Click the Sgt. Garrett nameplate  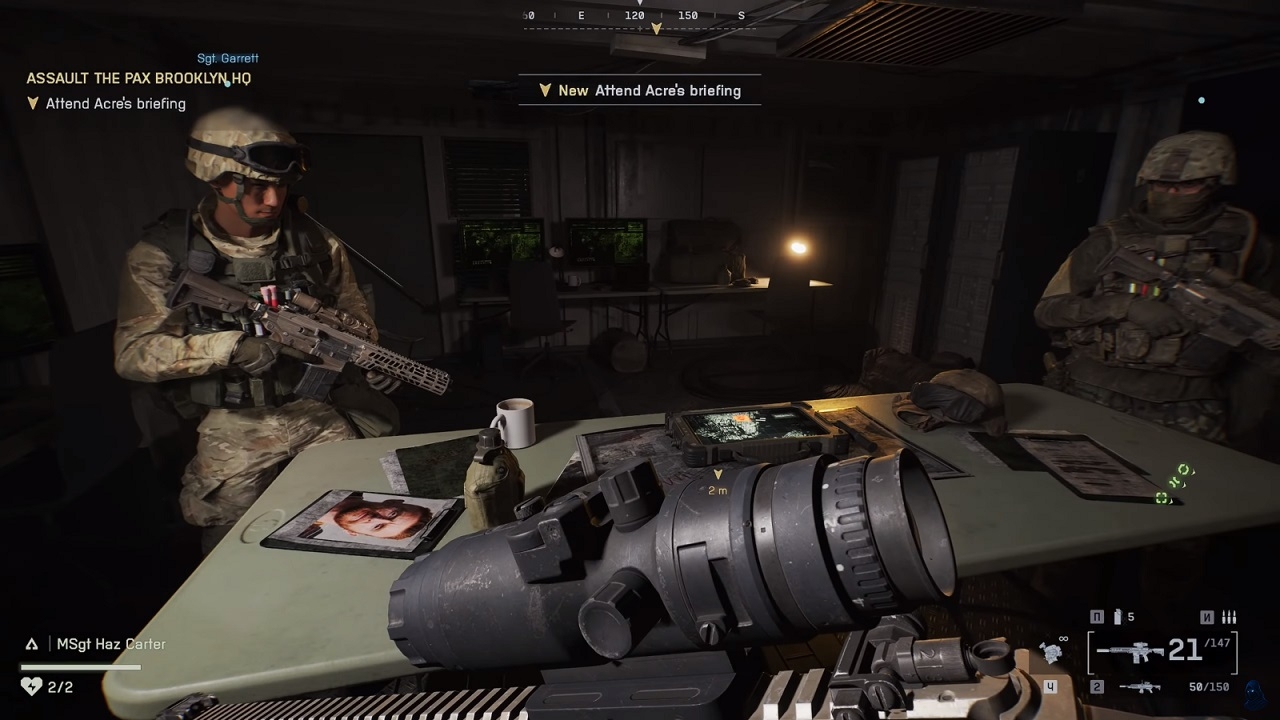[x=228, y=58]
